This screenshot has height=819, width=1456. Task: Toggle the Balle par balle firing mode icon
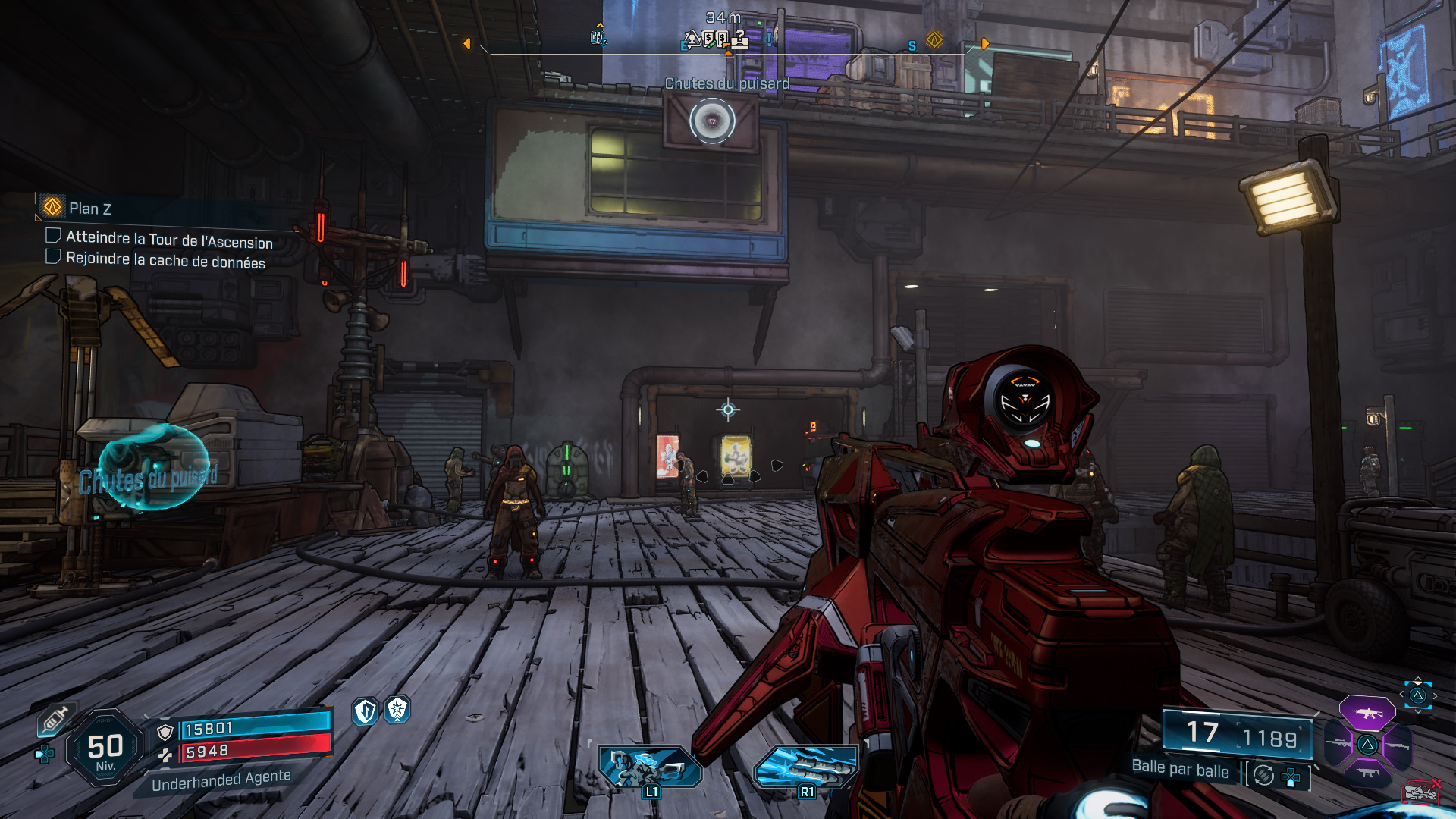[x=1263, y=775]
